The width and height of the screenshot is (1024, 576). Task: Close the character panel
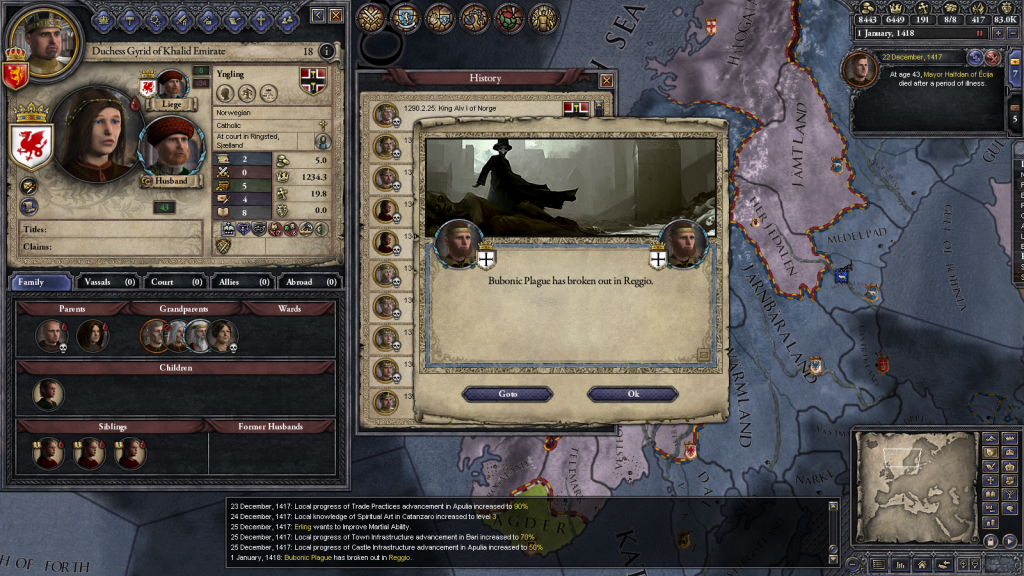coord(336,15)
